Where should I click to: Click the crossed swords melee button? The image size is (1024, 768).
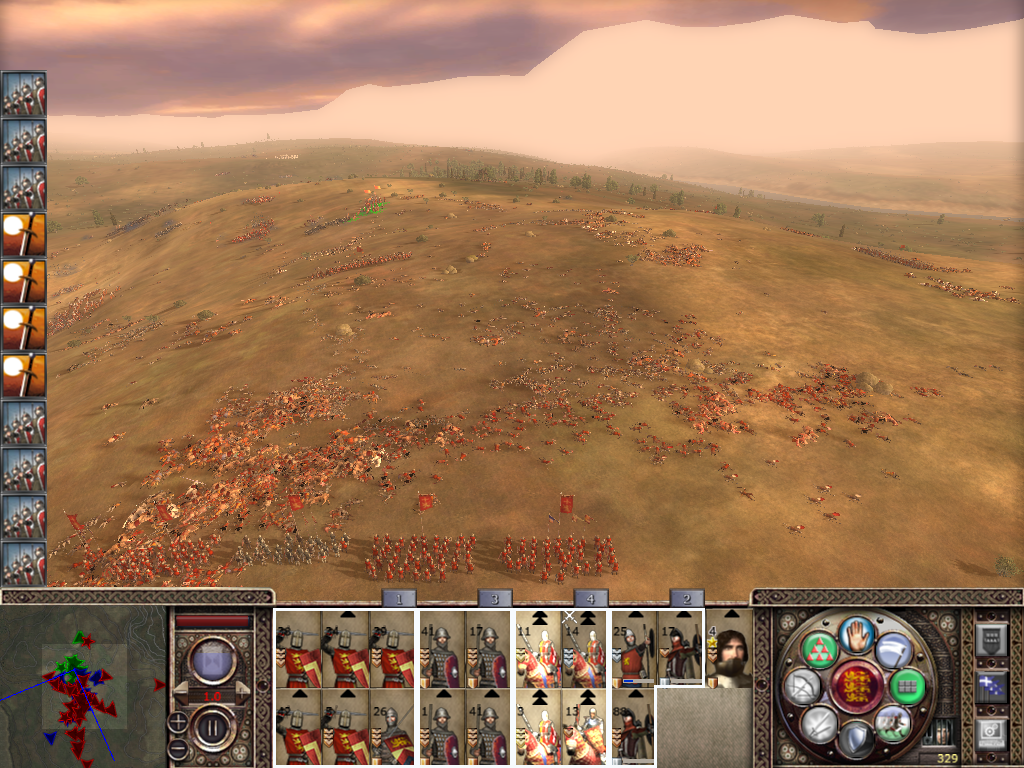818,723
